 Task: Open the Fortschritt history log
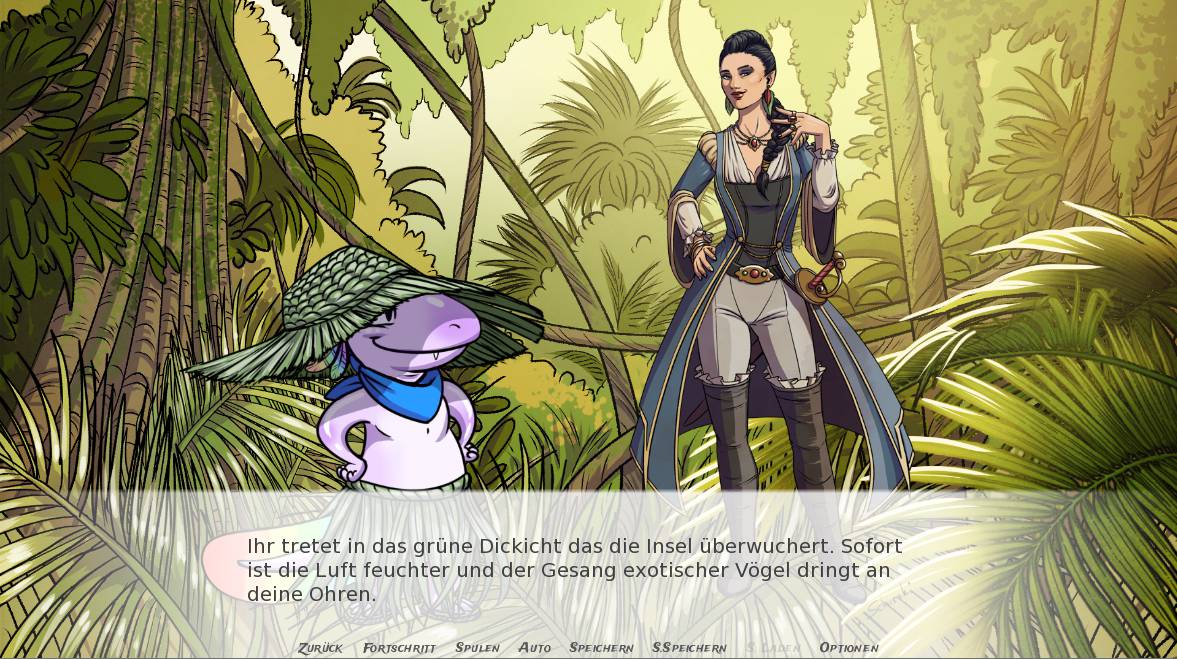pos(399,648)
